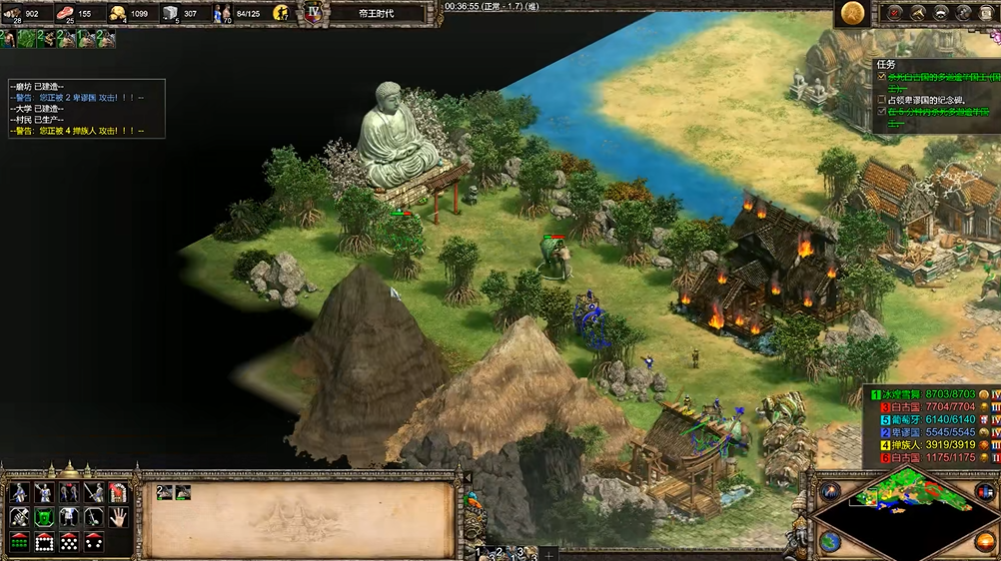Image resolution: width=1001 pixels, height=561 pixels.
Task: Open the diplomacy menu icon
Action: (941, 13)
